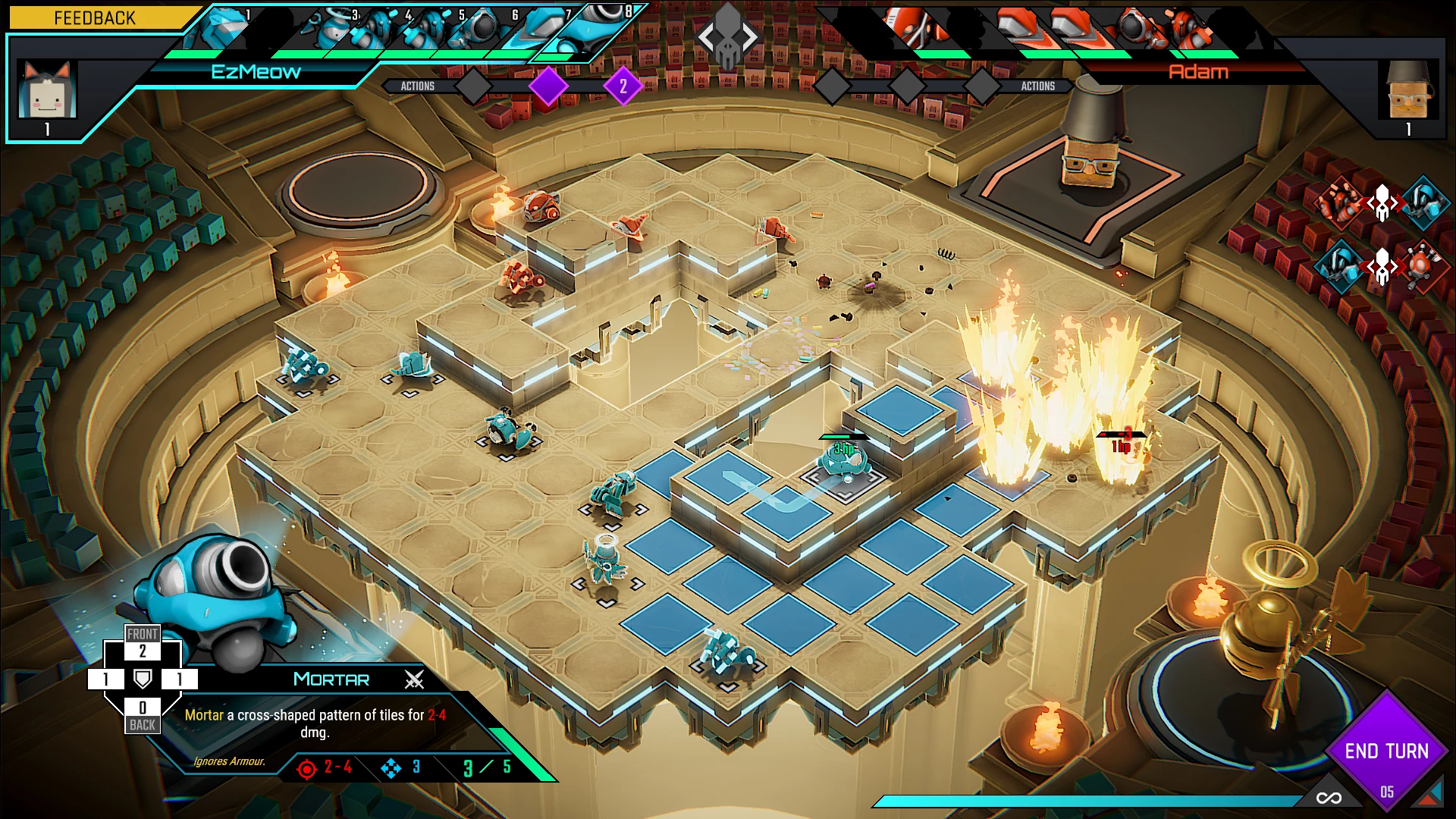Open the skull emblem at top center
Screen dimensions: 1456x819
coord(727,36)
